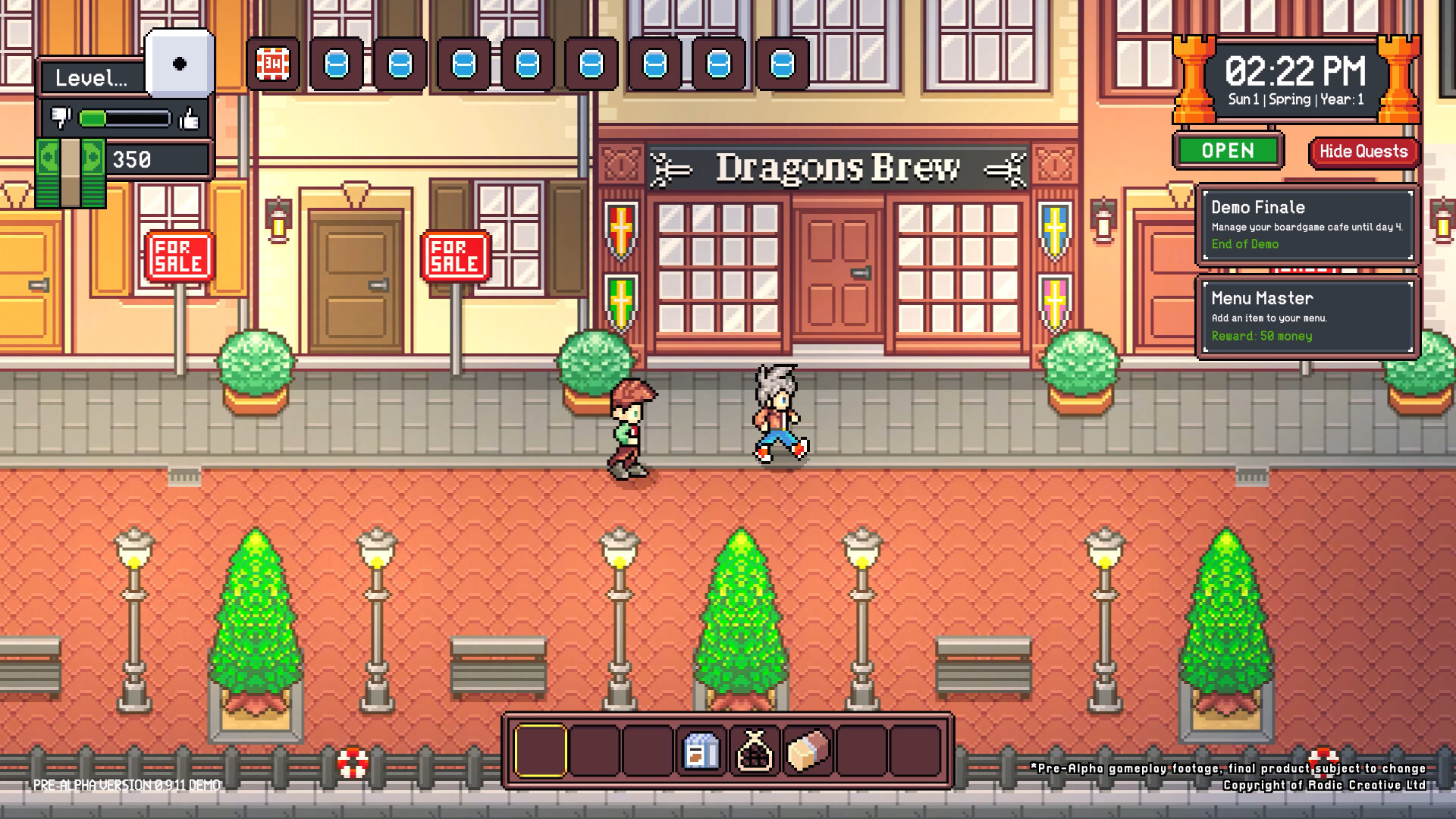Click the Reward: 50 money text
Viewport: 1456px width, 819px height.
click(x=1262, y=337)
